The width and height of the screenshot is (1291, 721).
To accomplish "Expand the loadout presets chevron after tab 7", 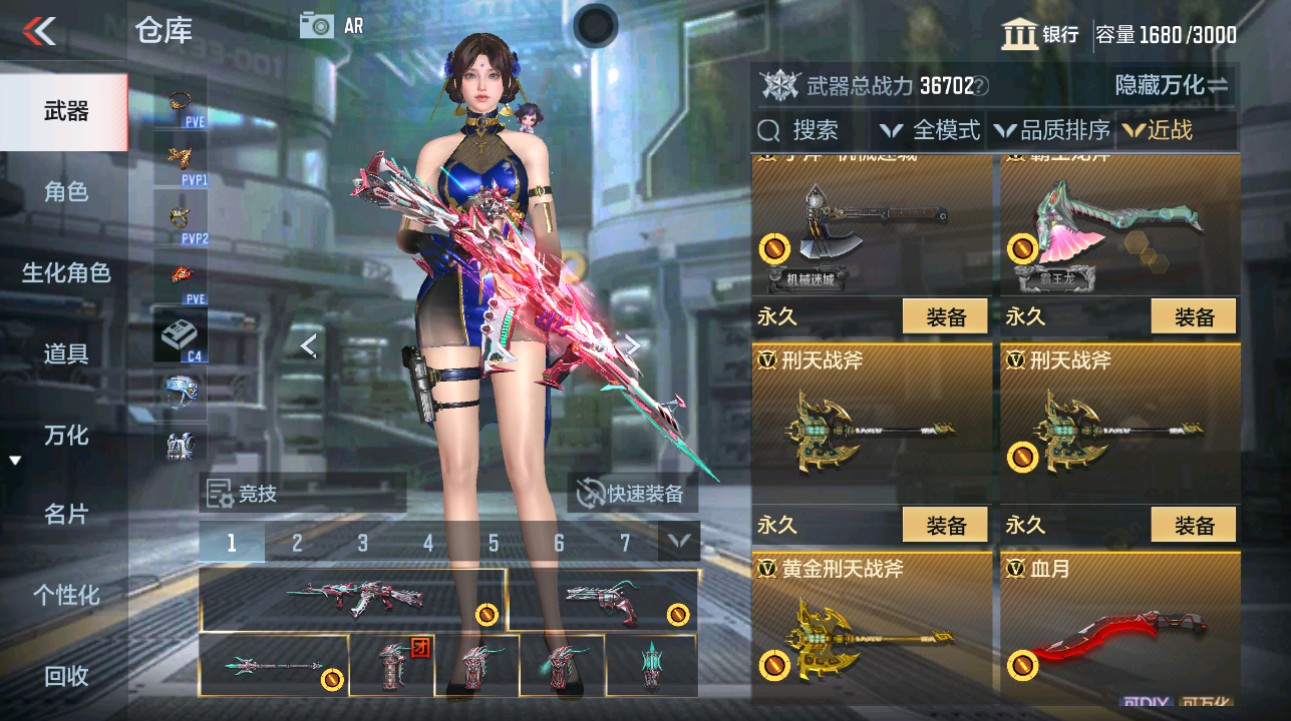I will point(678,541).
